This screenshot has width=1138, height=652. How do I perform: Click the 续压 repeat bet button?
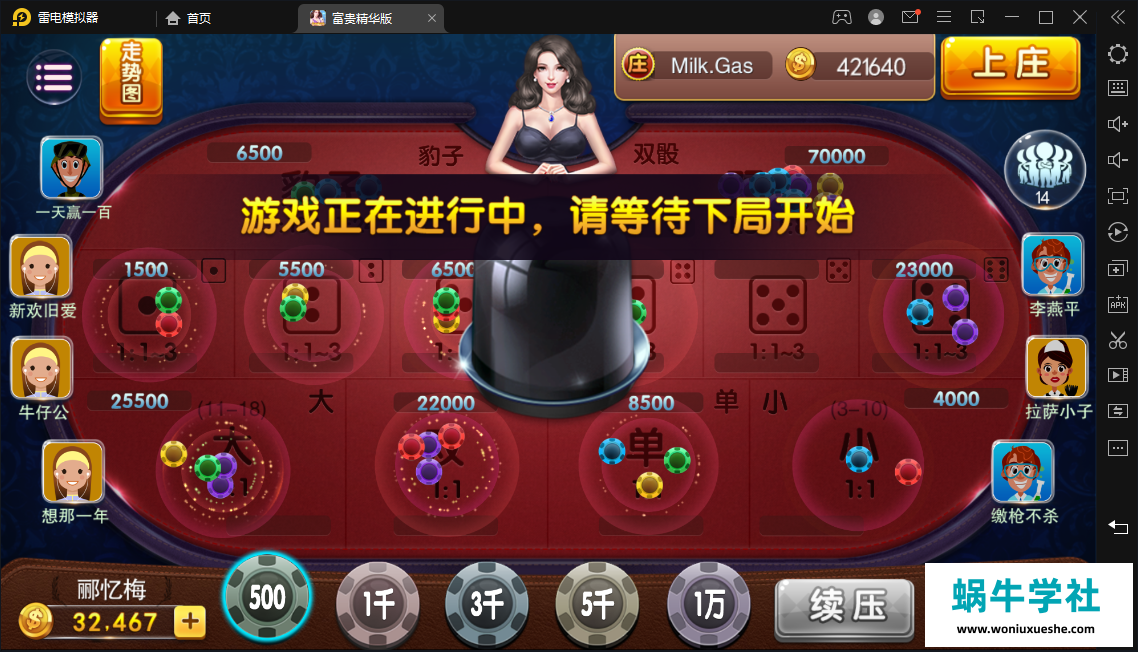point(846,606)
